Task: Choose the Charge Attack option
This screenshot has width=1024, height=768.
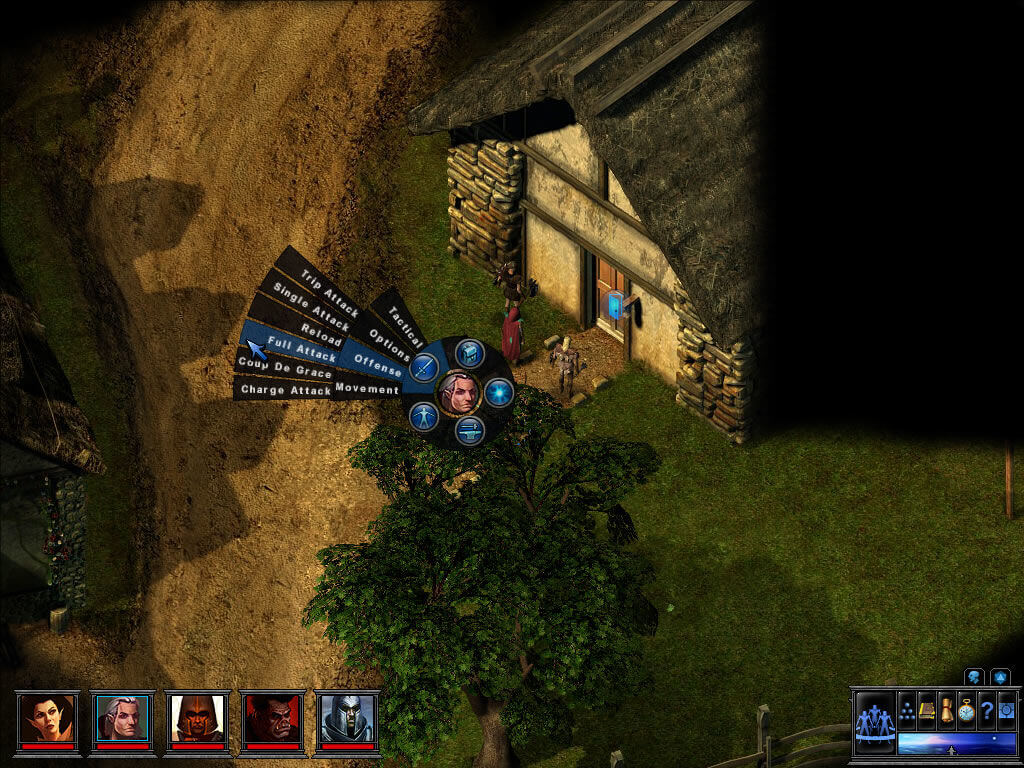Action: 286,390
